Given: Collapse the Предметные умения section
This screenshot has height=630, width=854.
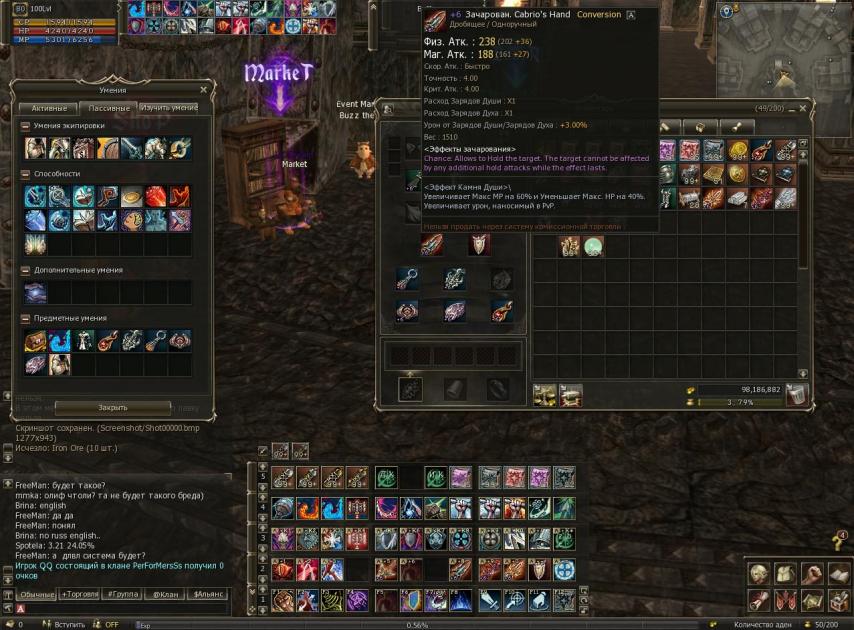Looking at the screenshot, I should pyautogui.click(x=25, y=318).
